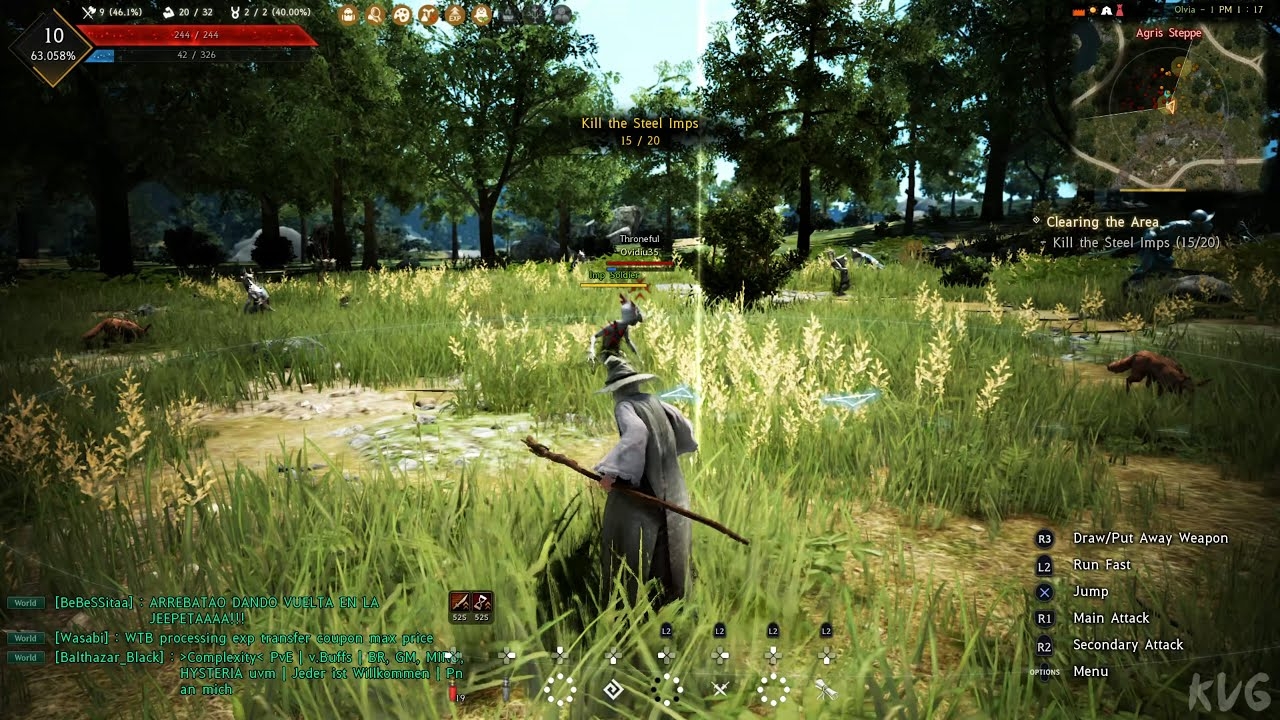Activate the square spiral skill slot
Viewport: 1280px width, 720px height.
(613, 688)
